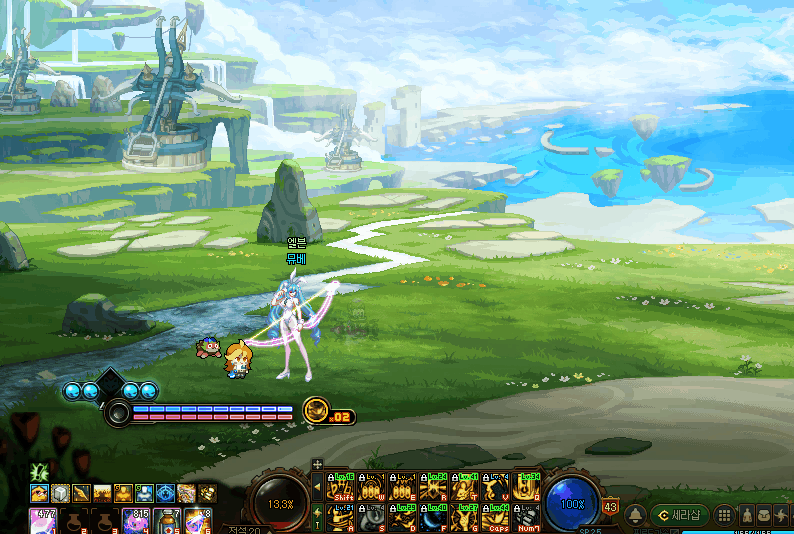Viewport: 794px width, 534px height.
Task: Open the inventory bag icon
Action: tap(763, 515)
